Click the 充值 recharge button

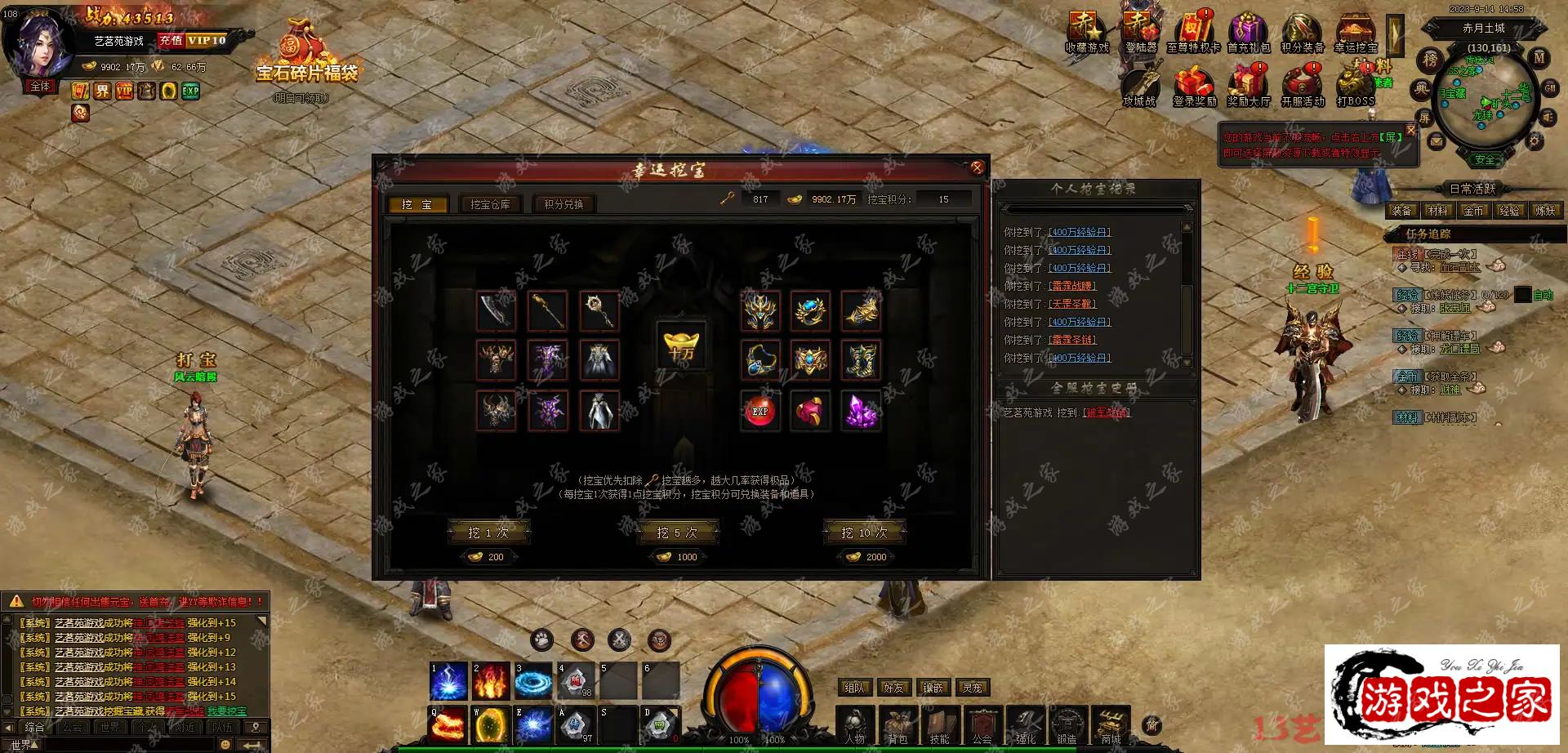171,40
